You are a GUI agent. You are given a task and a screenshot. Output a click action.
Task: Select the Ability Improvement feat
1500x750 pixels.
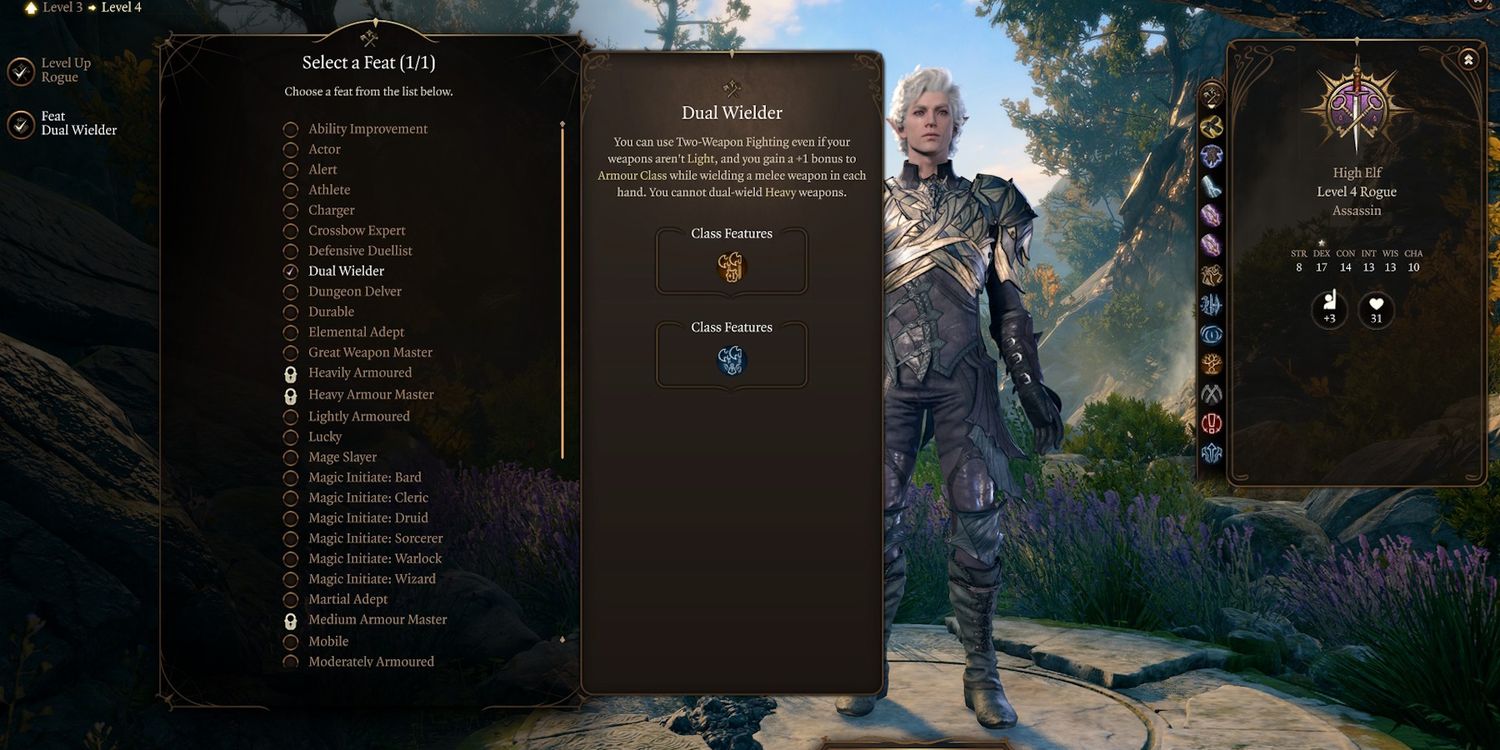click(367, 129)
